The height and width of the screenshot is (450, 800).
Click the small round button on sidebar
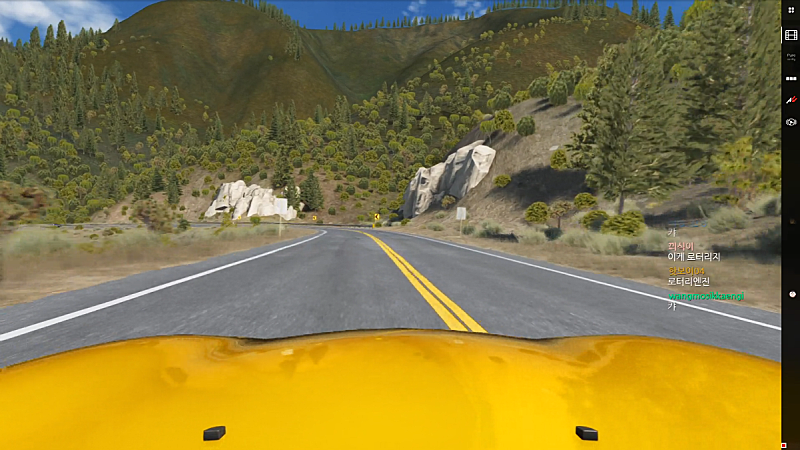pos(790,294)
